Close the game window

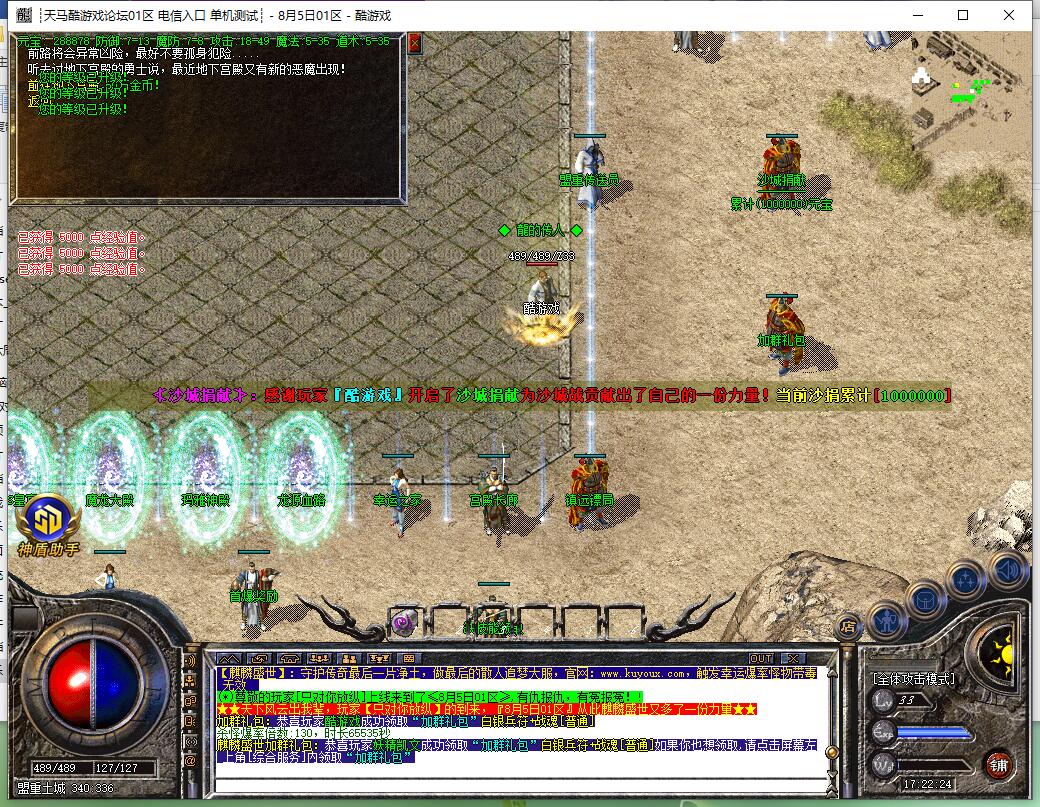coord(1009,15)
